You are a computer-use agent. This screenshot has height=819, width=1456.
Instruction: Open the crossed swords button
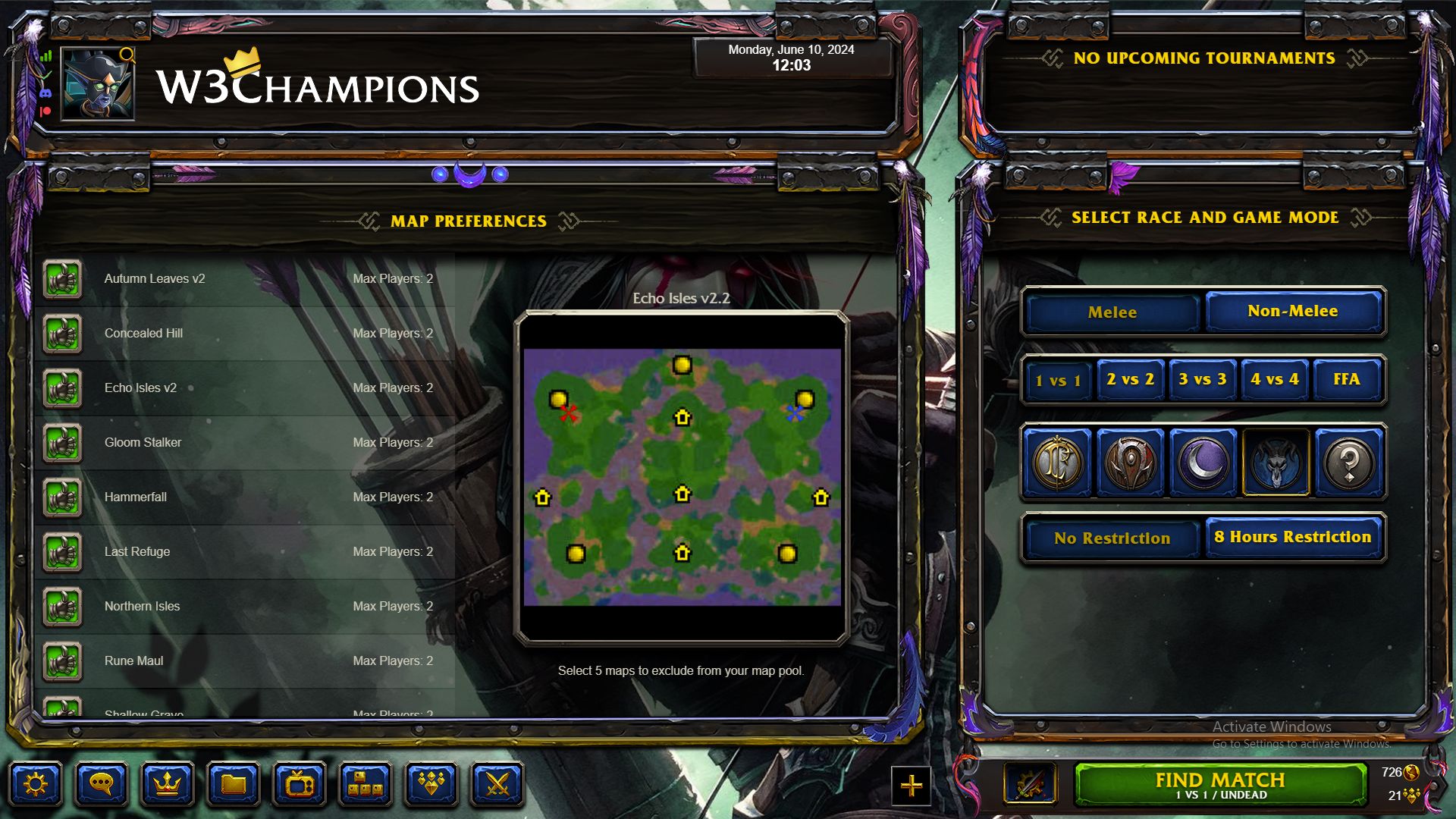click(497, 784)
